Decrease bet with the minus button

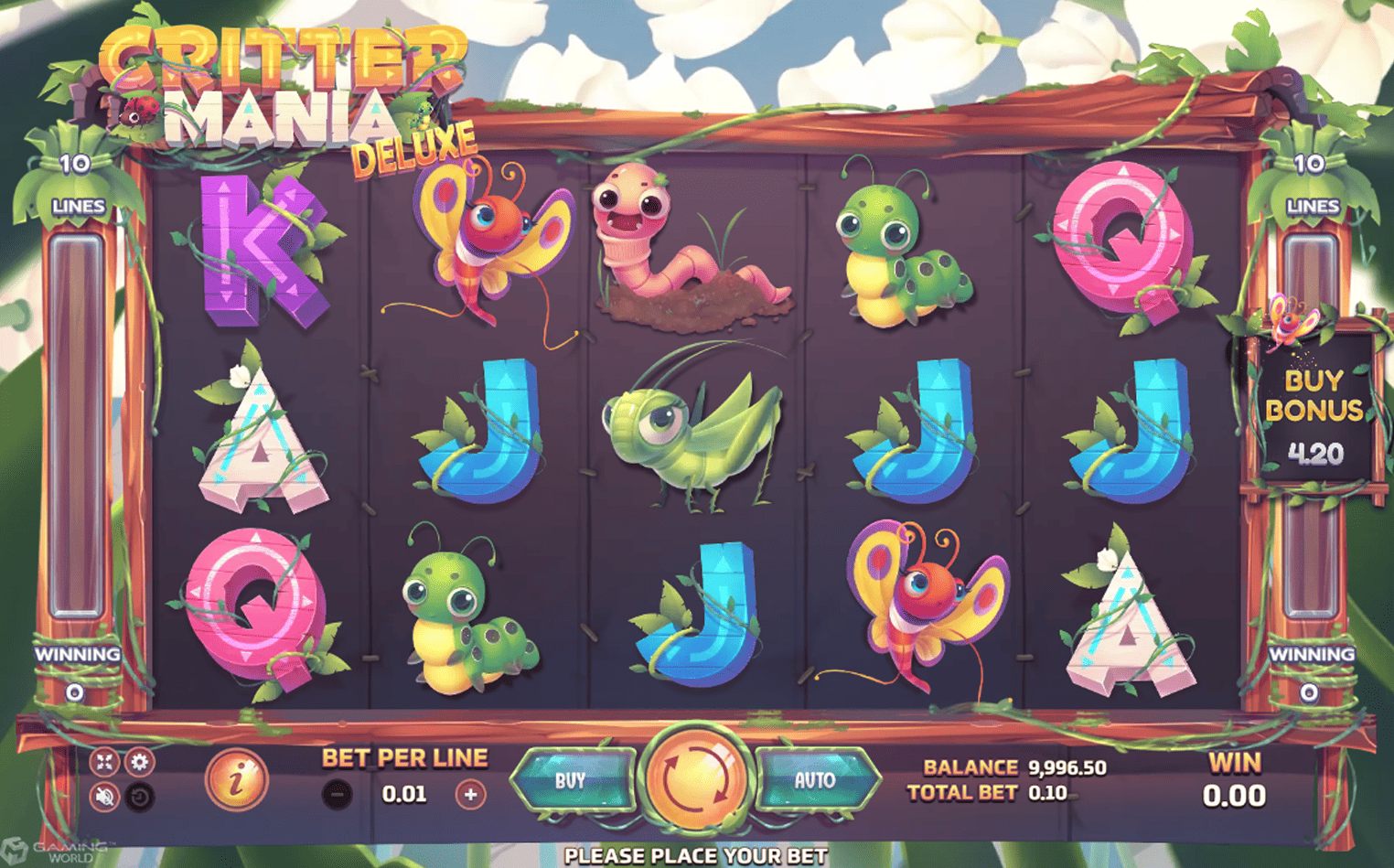point(336,791)
